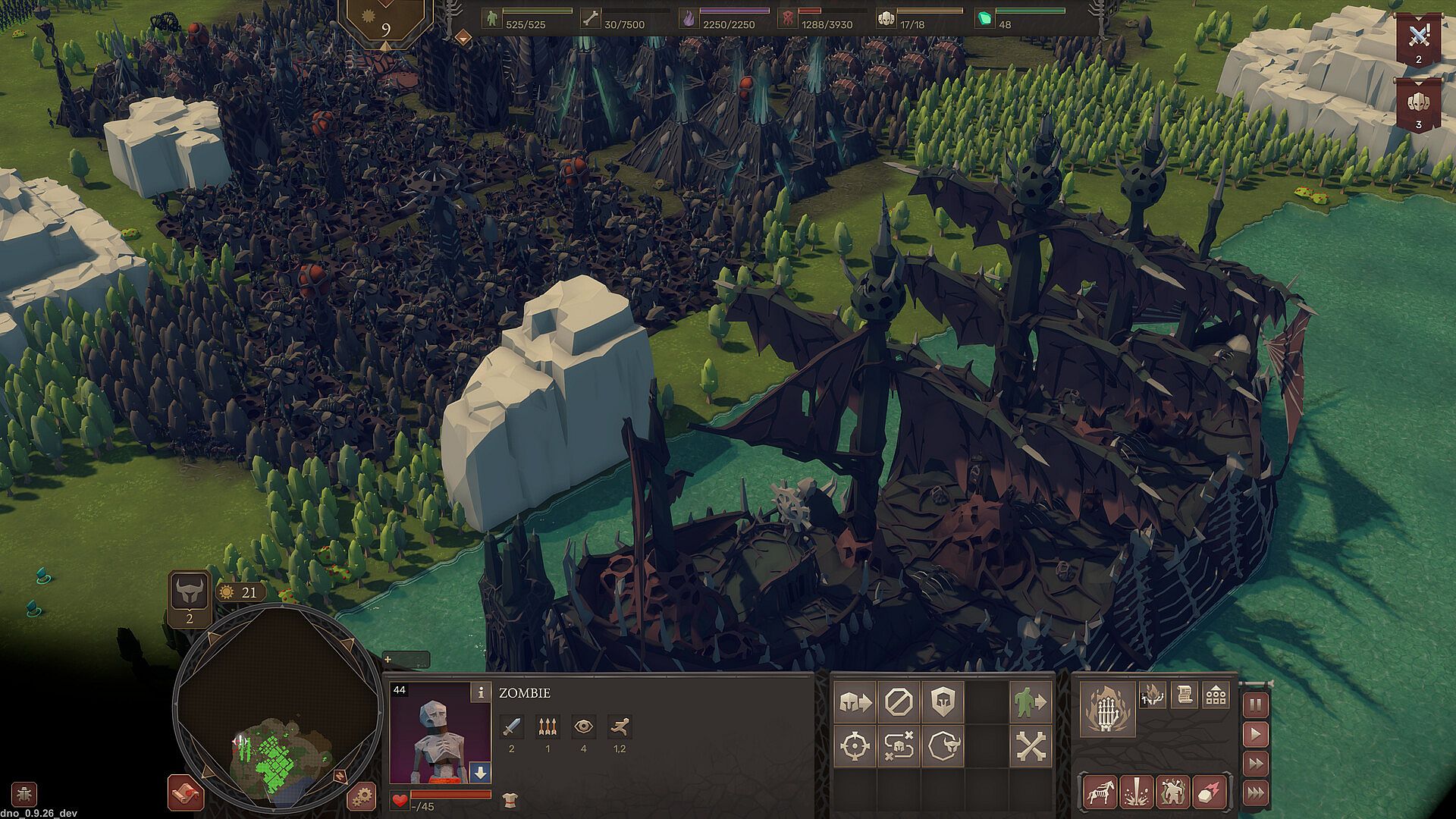Open the scroll document menu
The width and height of the screenshot is (1456, 819).
(x=1184, y=695)
